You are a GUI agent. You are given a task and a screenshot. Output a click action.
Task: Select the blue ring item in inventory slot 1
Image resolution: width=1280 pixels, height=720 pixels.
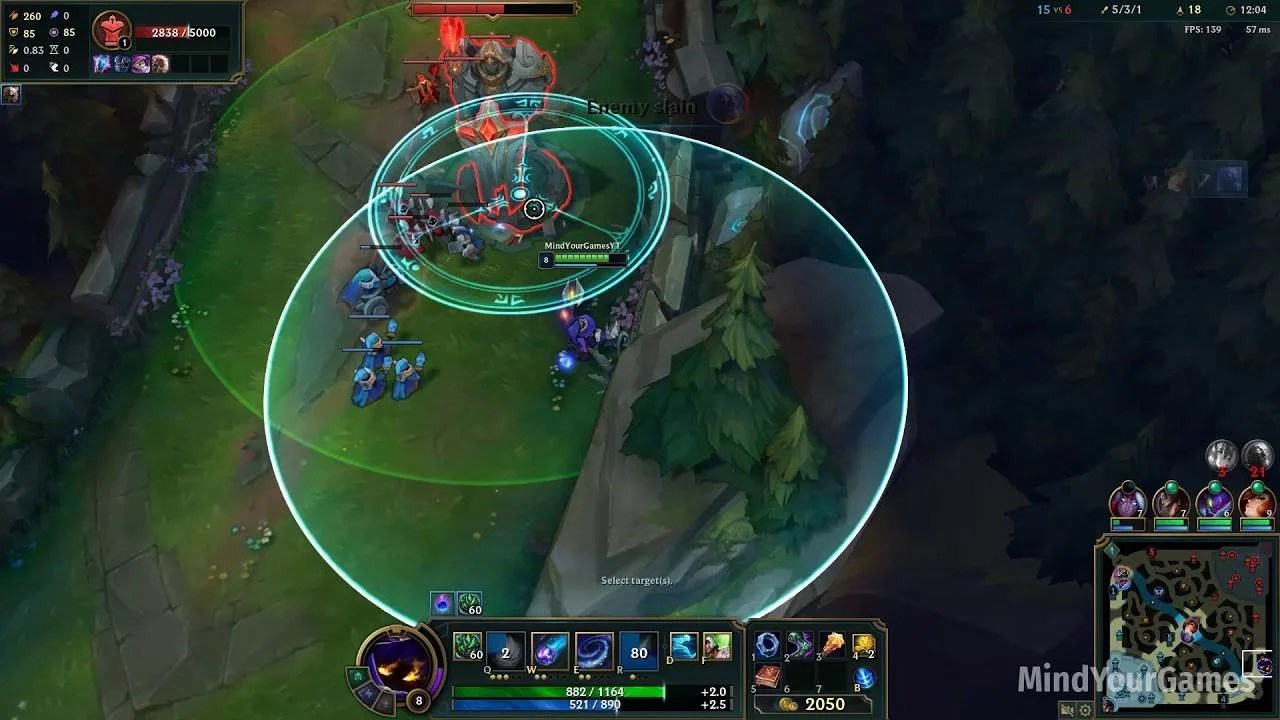coord(766,645)
